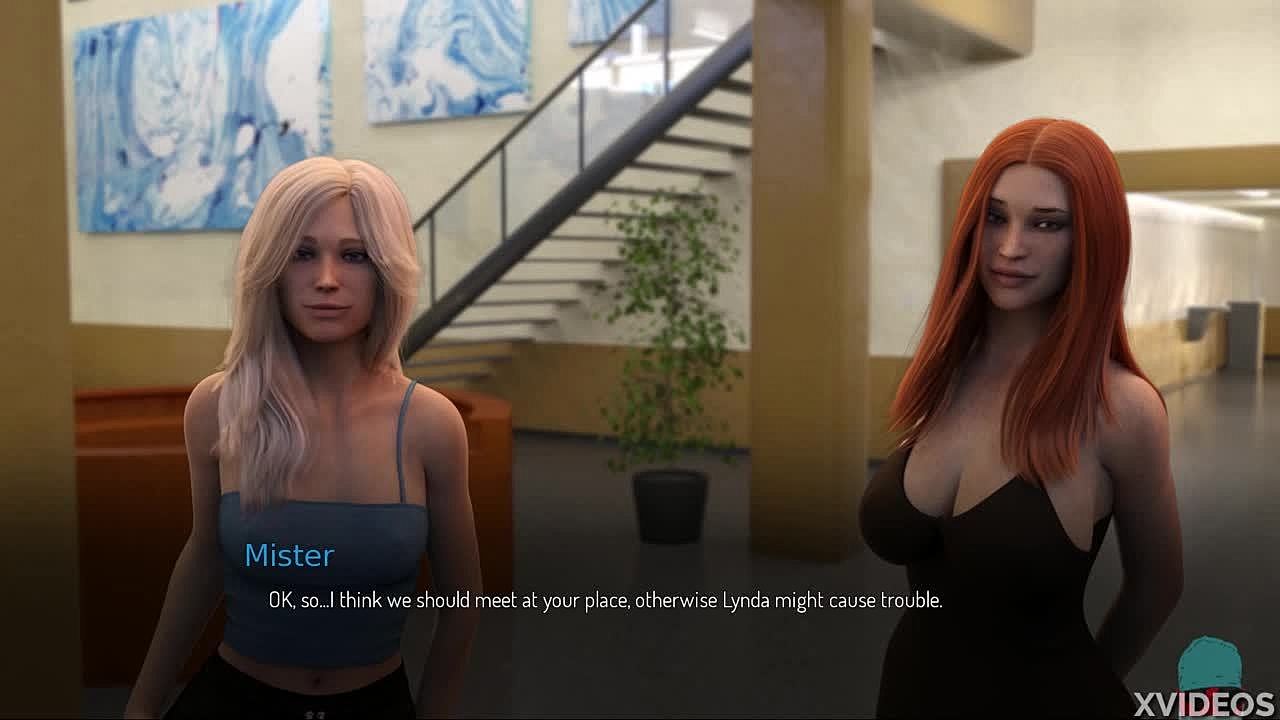Advance the dialogue line about Lynda
The width and height of the screenshot is (1280, 720).
(x=605, y=600)
